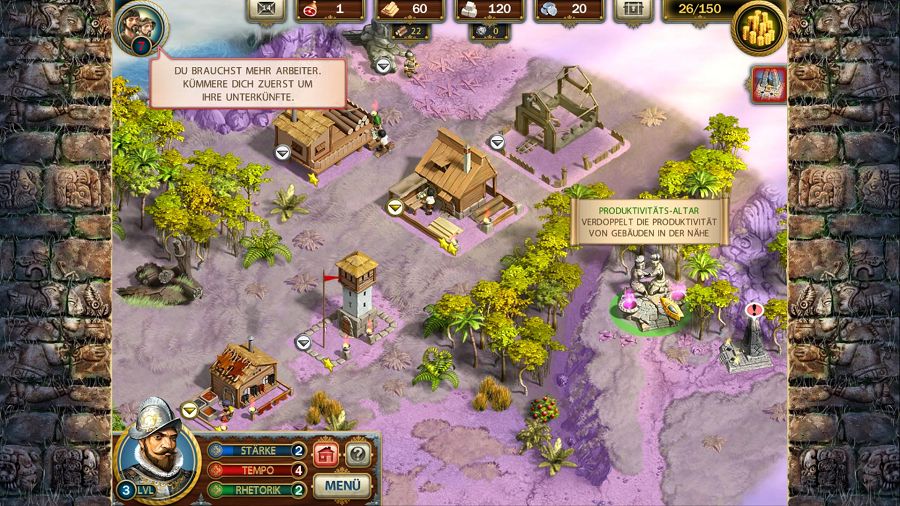The height and width of the screenshot is (506, 900).
Task: Open the red castle icon
Action: 770,85
